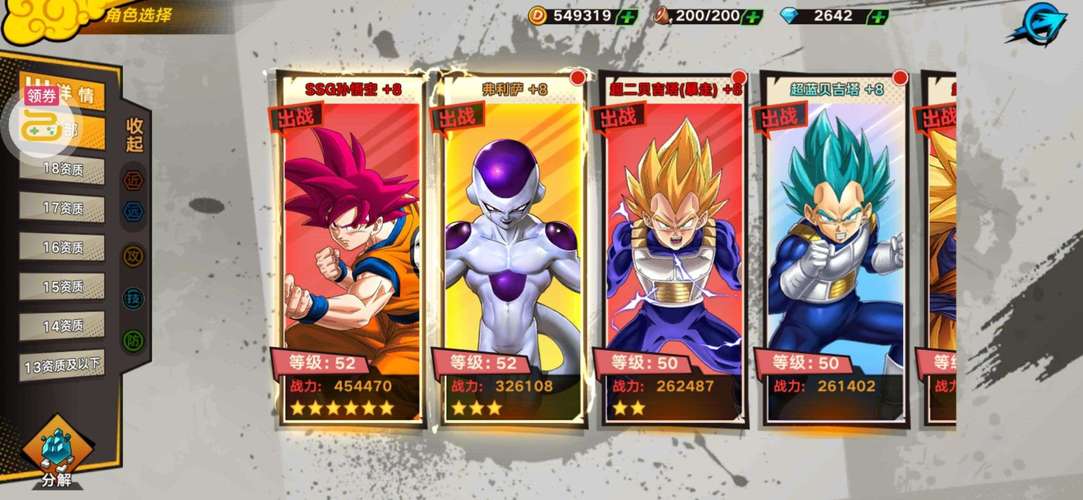
Task: Filter characters by 18资质
Action: [x=63, y=170]
